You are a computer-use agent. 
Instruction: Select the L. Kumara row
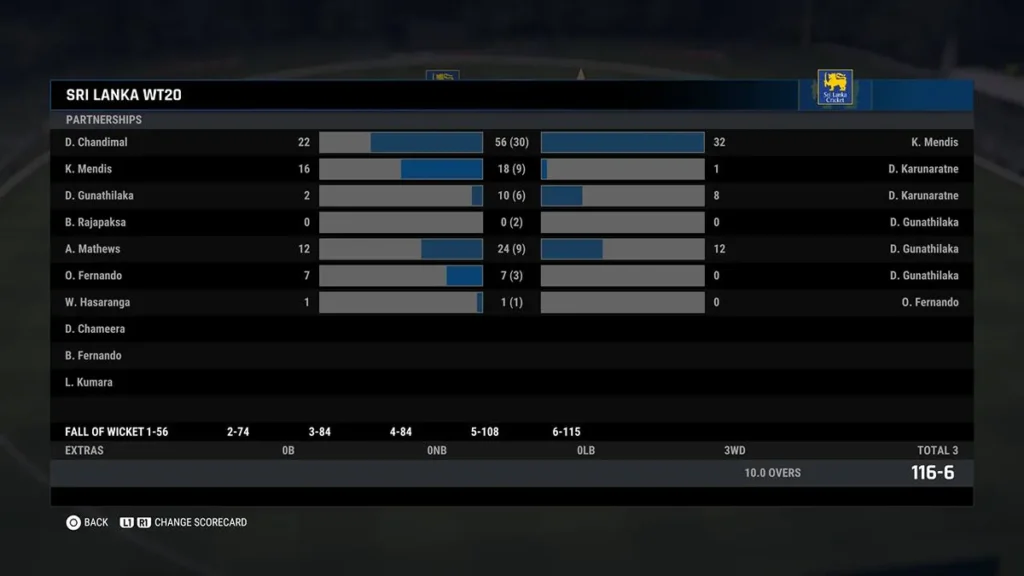coord(89,382)
